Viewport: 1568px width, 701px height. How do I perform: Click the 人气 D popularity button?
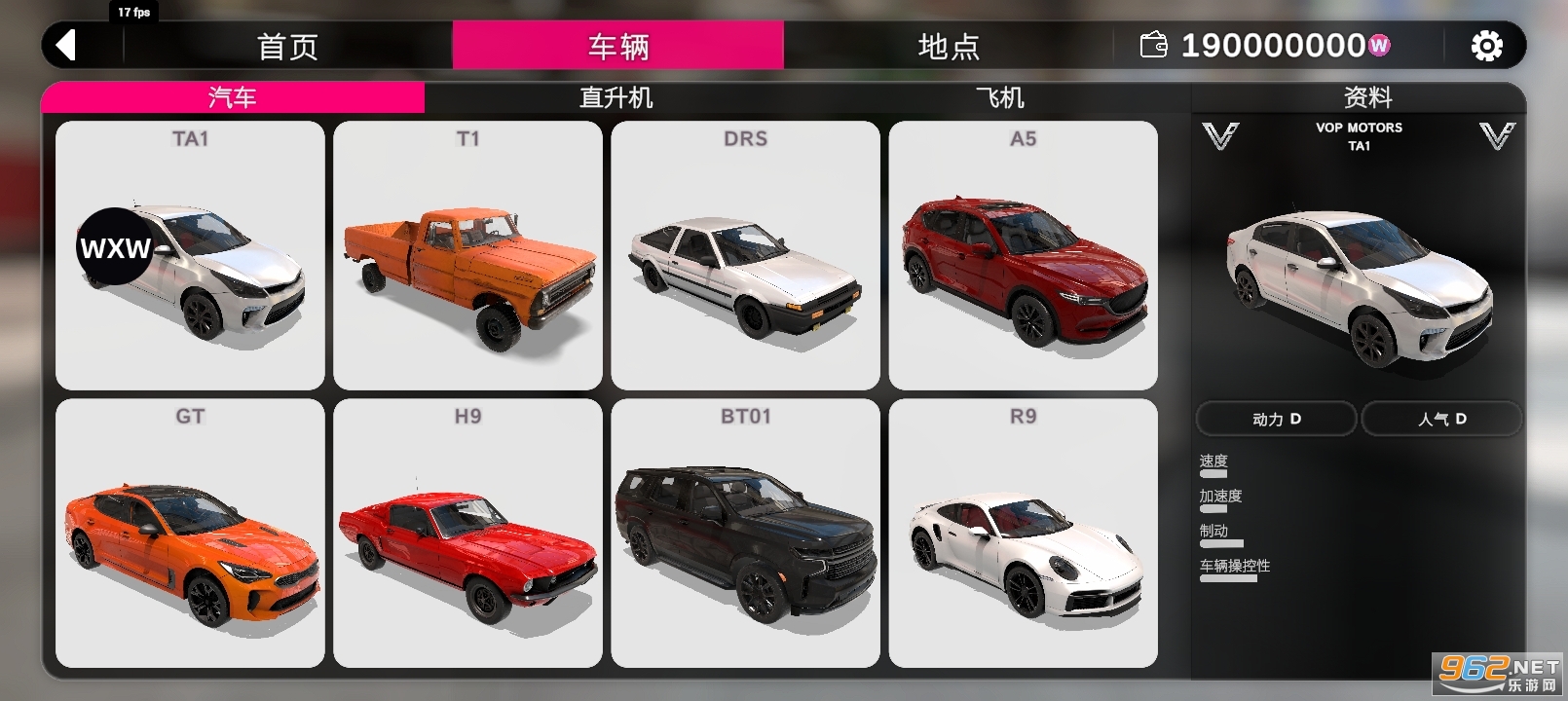click(x=1440, y=419)
